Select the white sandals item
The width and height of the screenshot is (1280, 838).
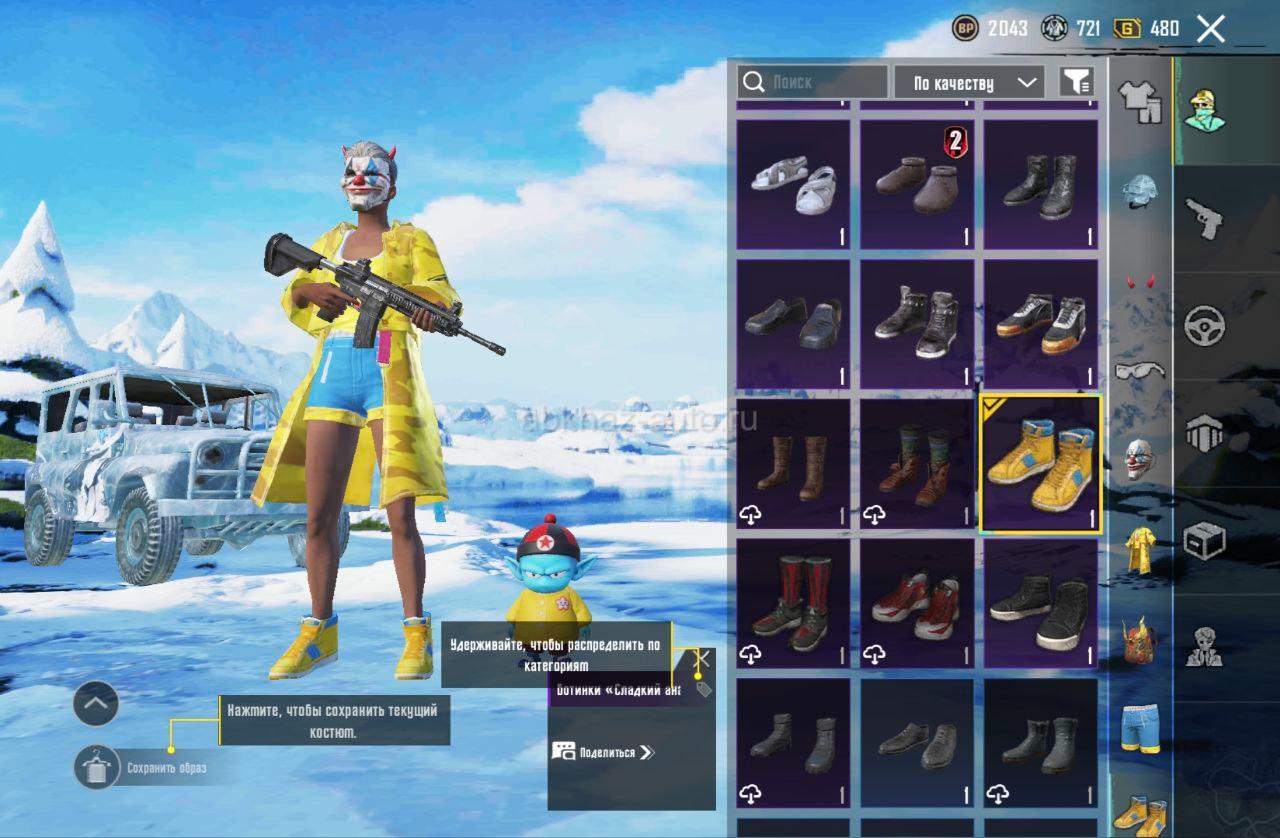[x=793, y=185]
